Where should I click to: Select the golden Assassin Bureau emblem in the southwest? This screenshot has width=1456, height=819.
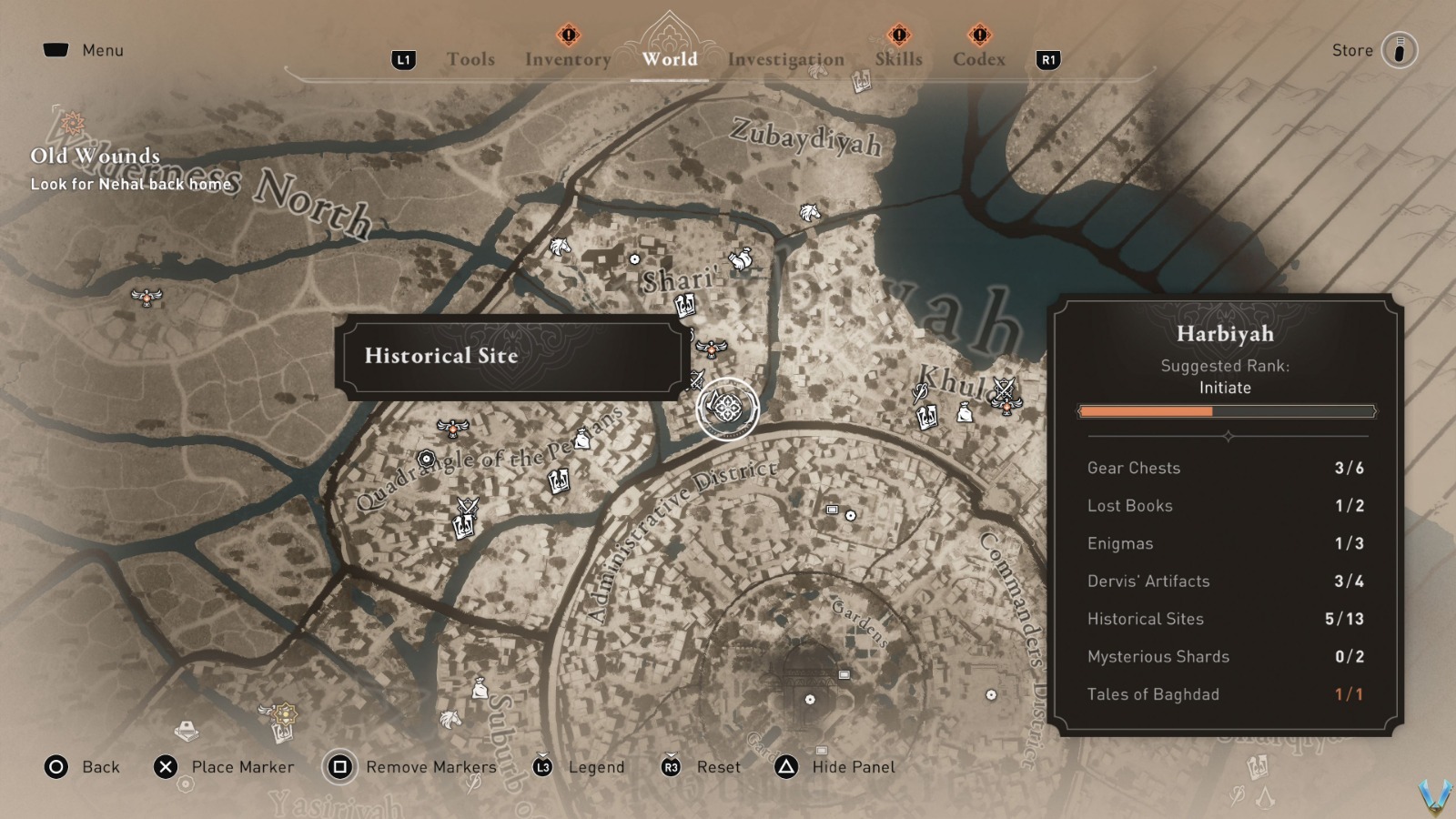click(285, 713)
